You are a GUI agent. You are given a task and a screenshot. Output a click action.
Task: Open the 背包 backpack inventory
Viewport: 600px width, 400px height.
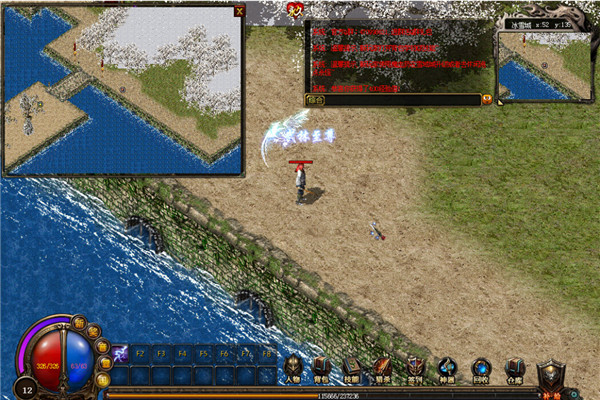click(322, 369)
